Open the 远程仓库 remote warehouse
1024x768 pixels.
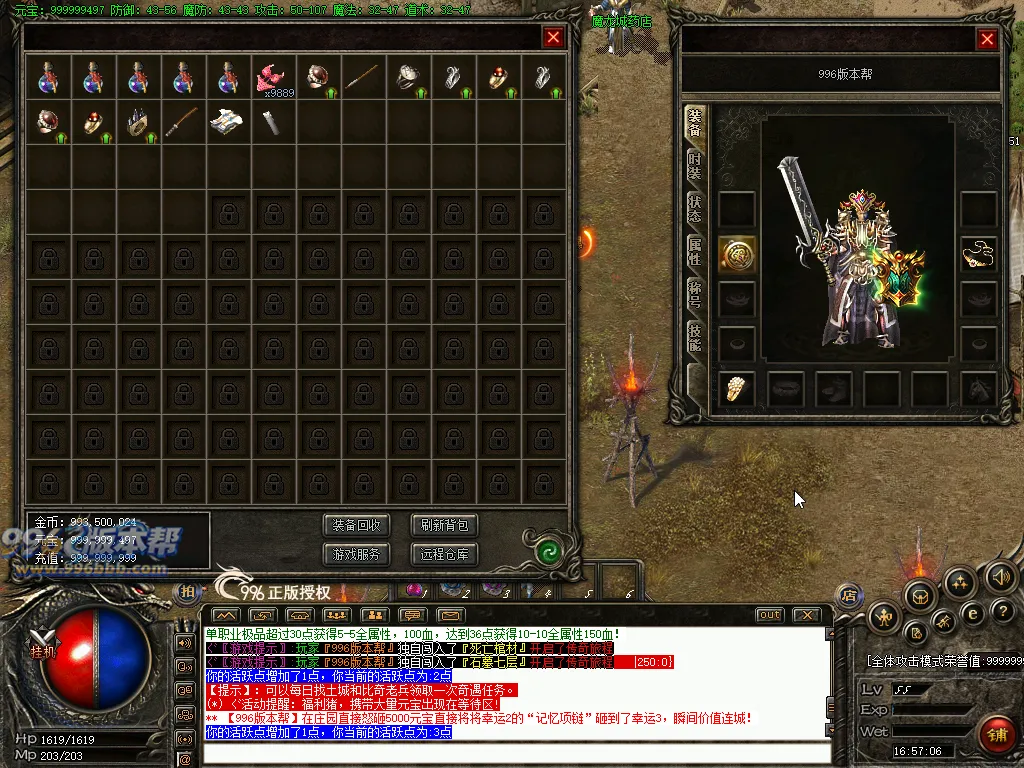point(444,554)
